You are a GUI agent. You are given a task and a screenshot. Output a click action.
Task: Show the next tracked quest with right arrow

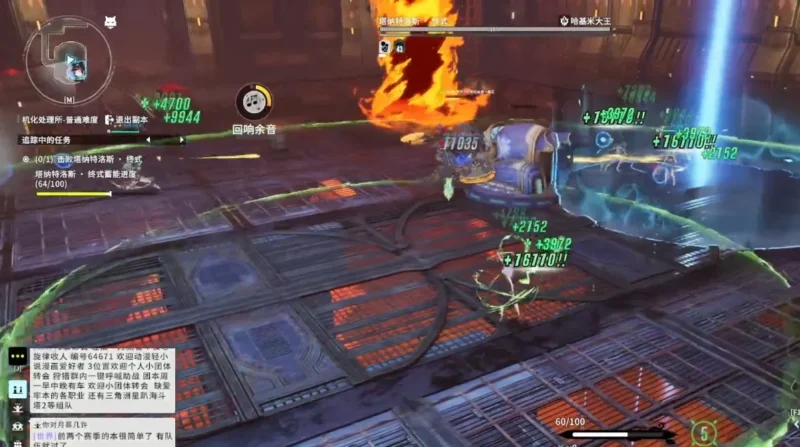(x=181, y=140)
